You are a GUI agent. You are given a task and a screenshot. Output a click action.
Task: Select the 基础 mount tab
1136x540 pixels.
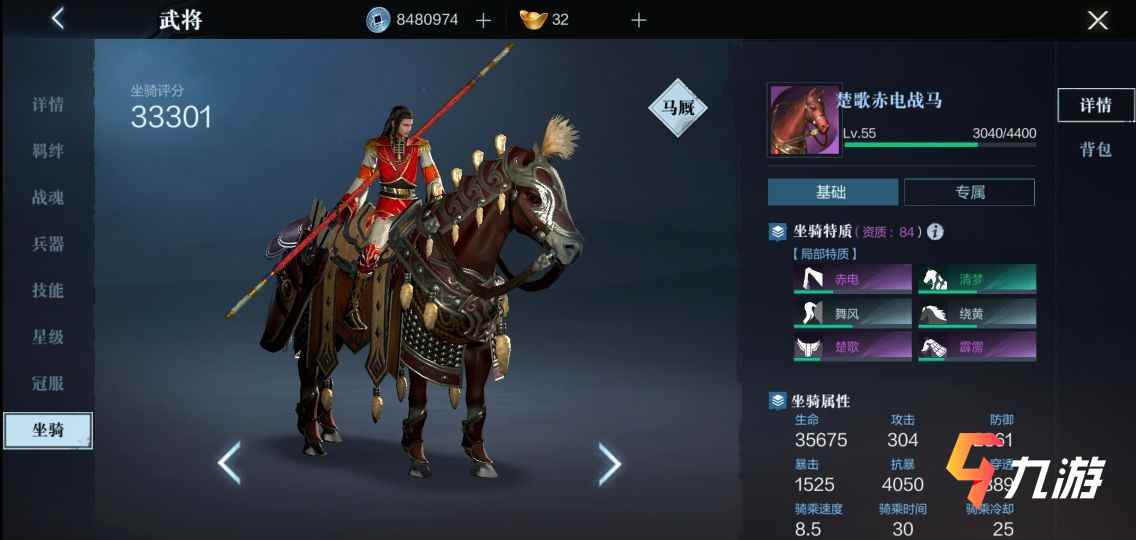click(832, 192)
